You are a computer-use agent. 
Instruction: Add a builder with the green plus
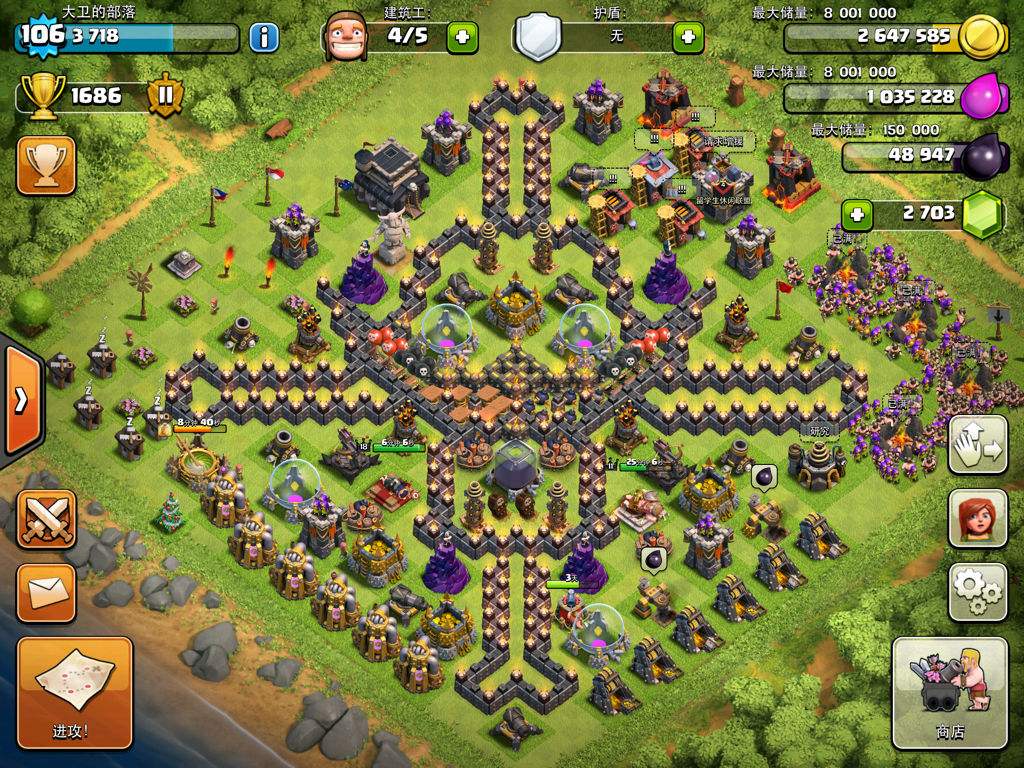(x=461, y=38)
